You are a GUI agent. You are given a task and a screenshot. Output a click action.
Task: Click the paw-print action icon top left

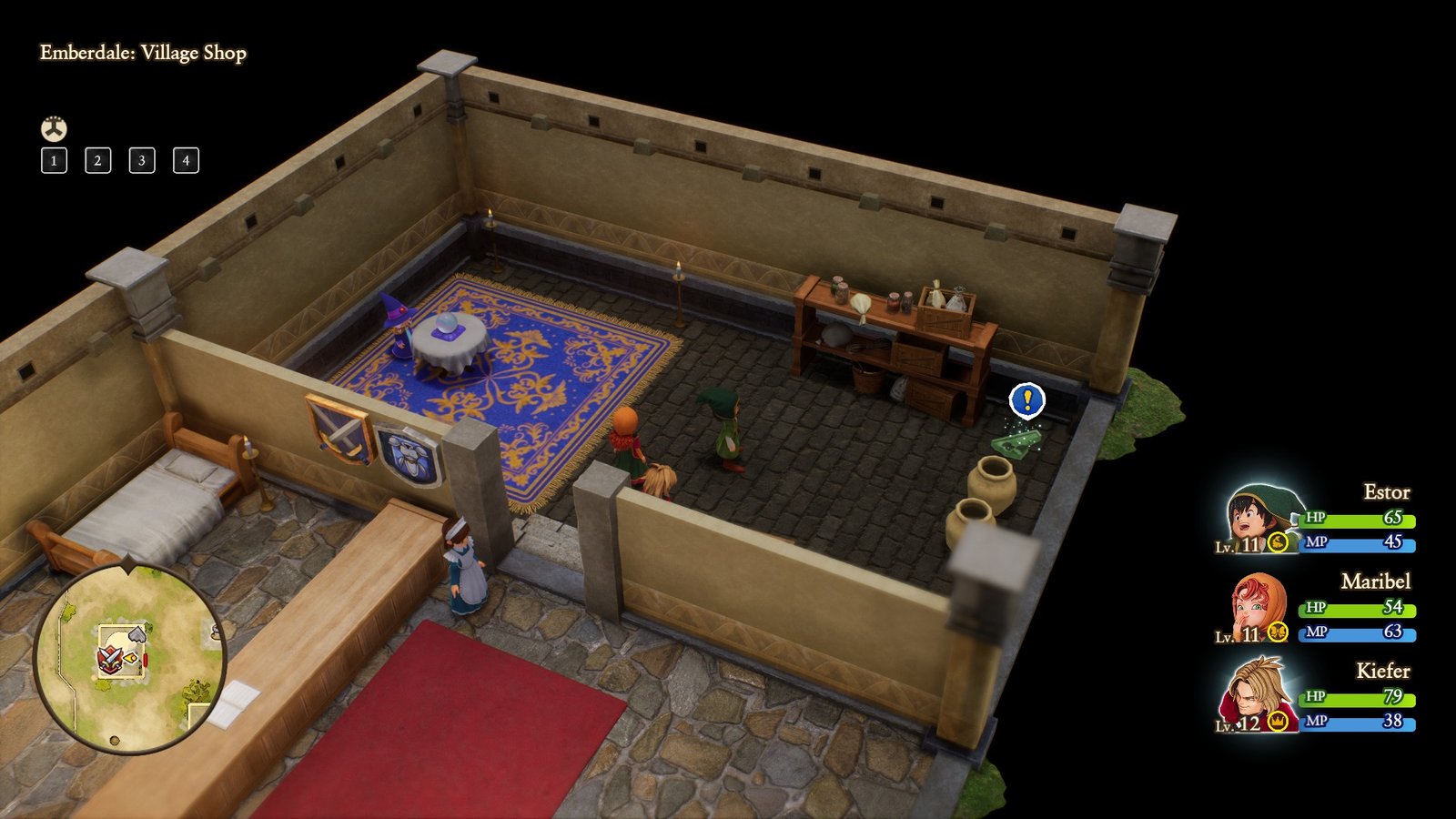(x=53, y=127)
